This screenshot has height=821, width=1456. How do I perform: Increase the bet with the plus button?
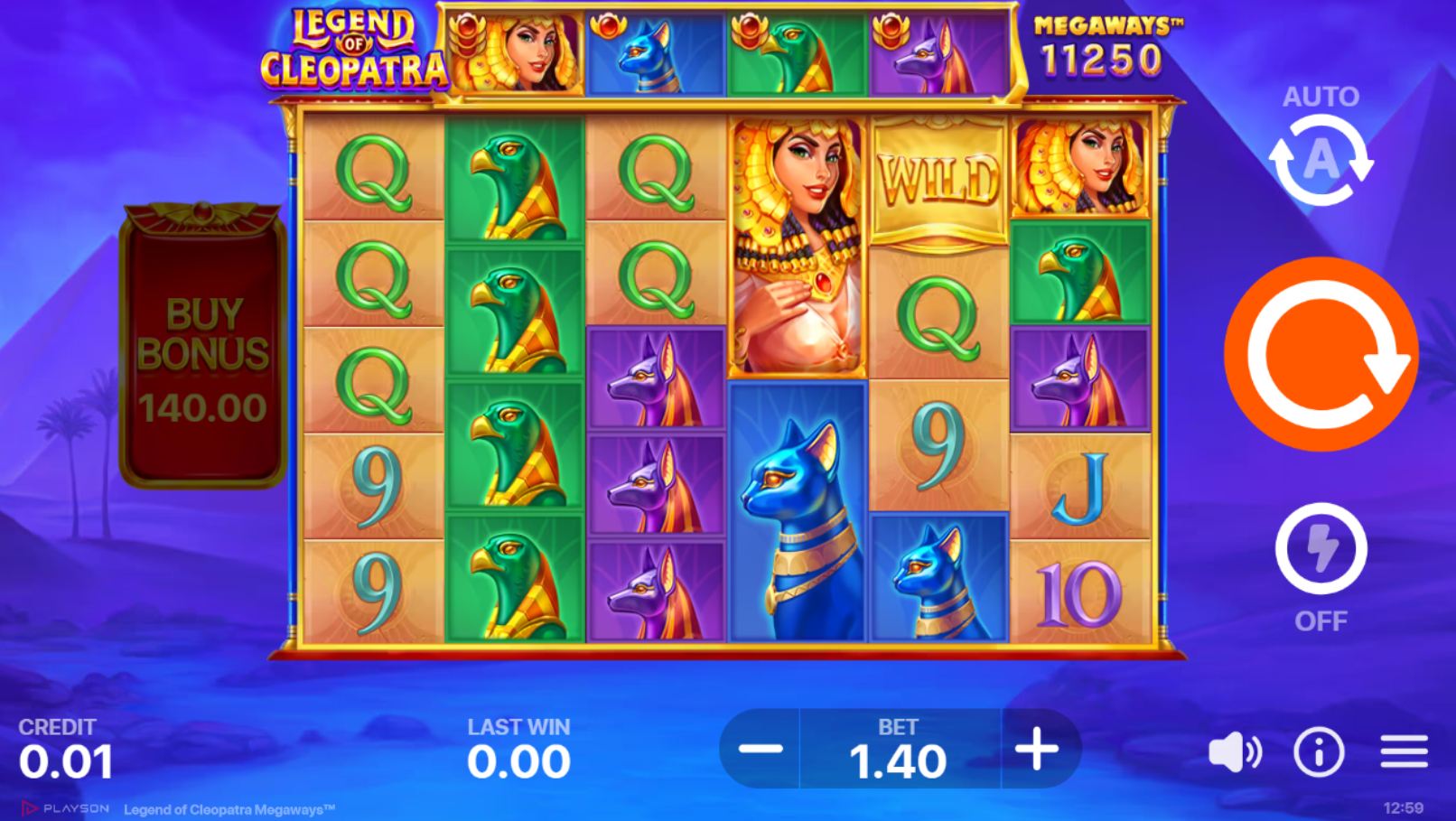click(x=1039, y=749)
